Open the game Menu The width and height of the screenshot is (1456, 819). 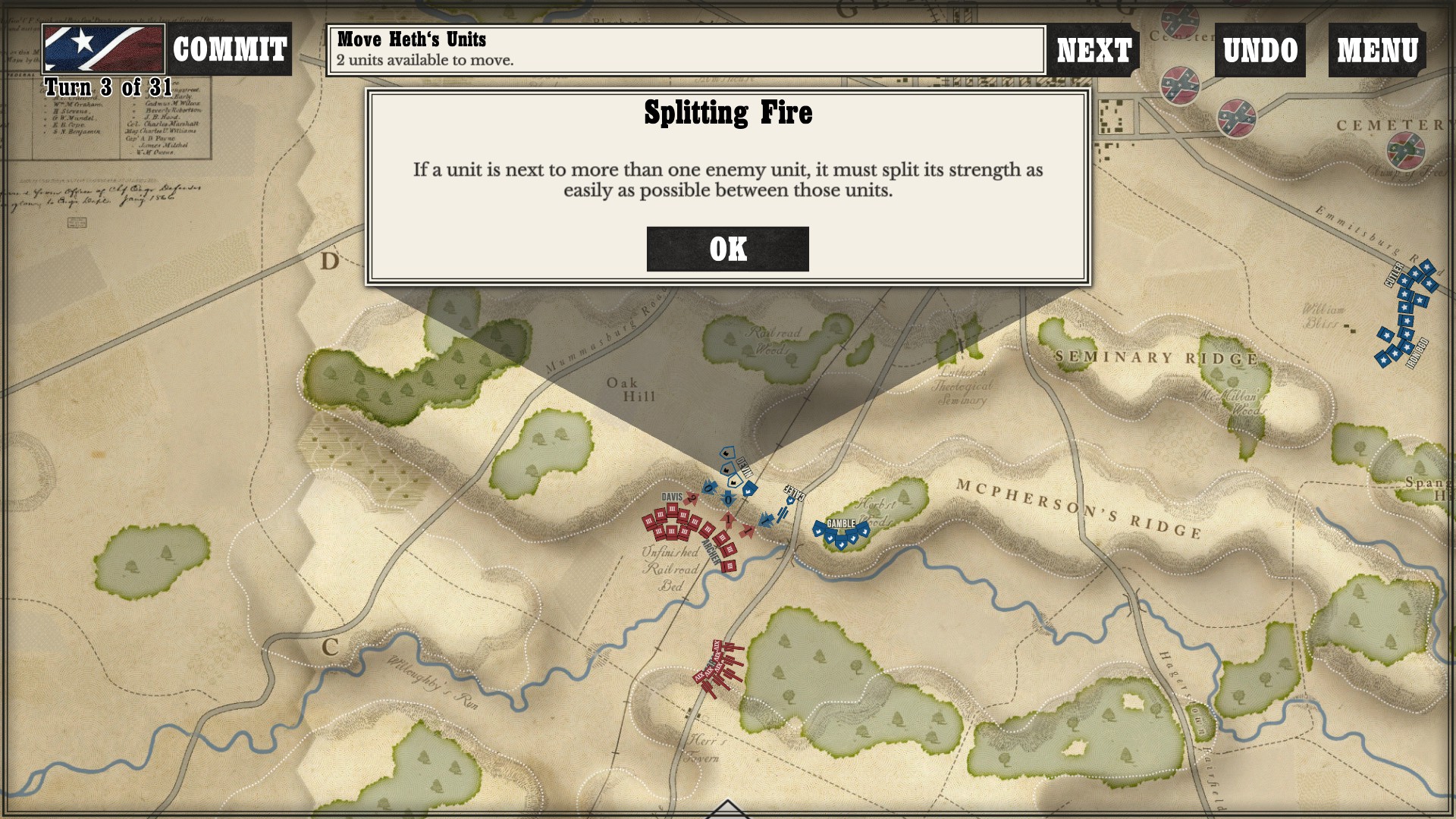[1377, 51]
